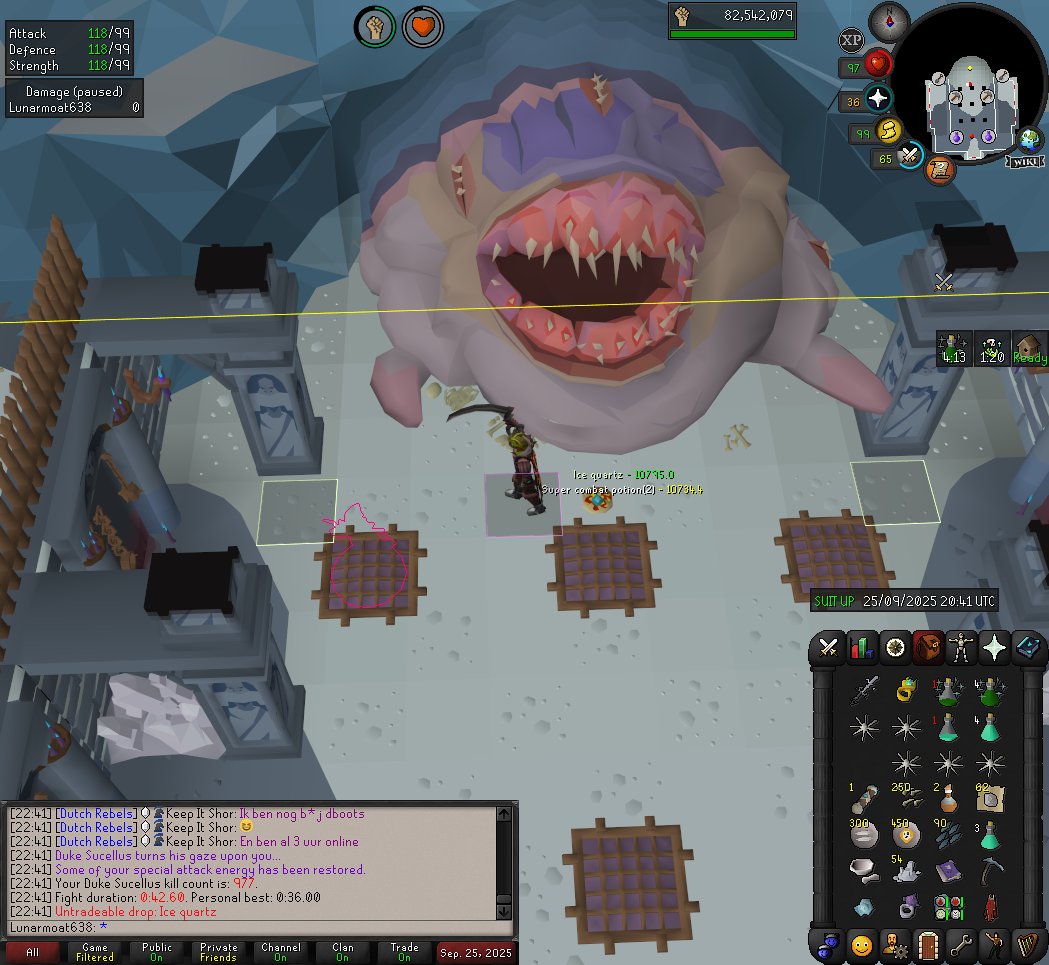Open the Combat Options tab
Viewport: 1049px width, 965px height.
828,647
